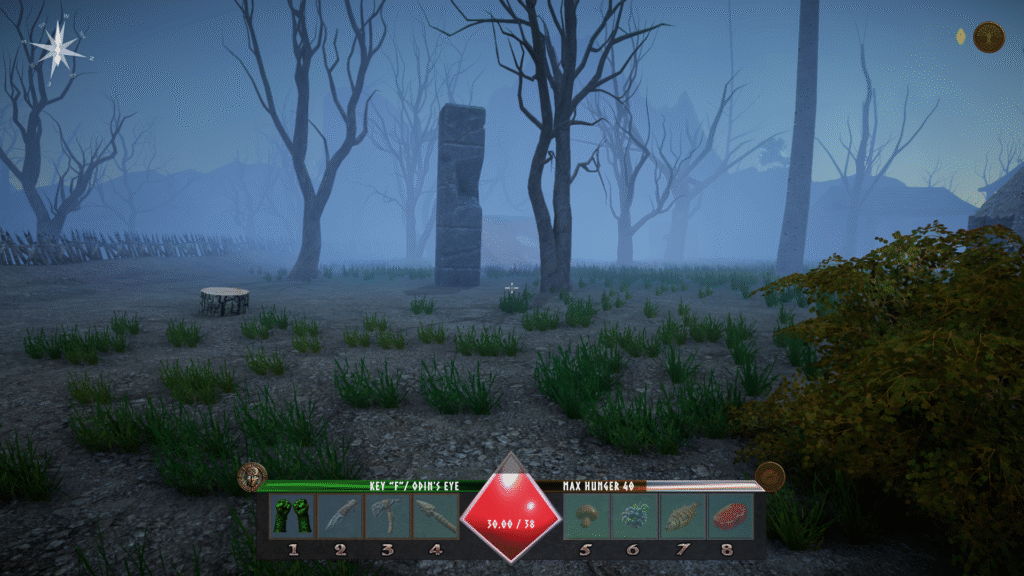Click the compass star icon
This screenshot has width=1024, height=576.
(x=57, y=46)
